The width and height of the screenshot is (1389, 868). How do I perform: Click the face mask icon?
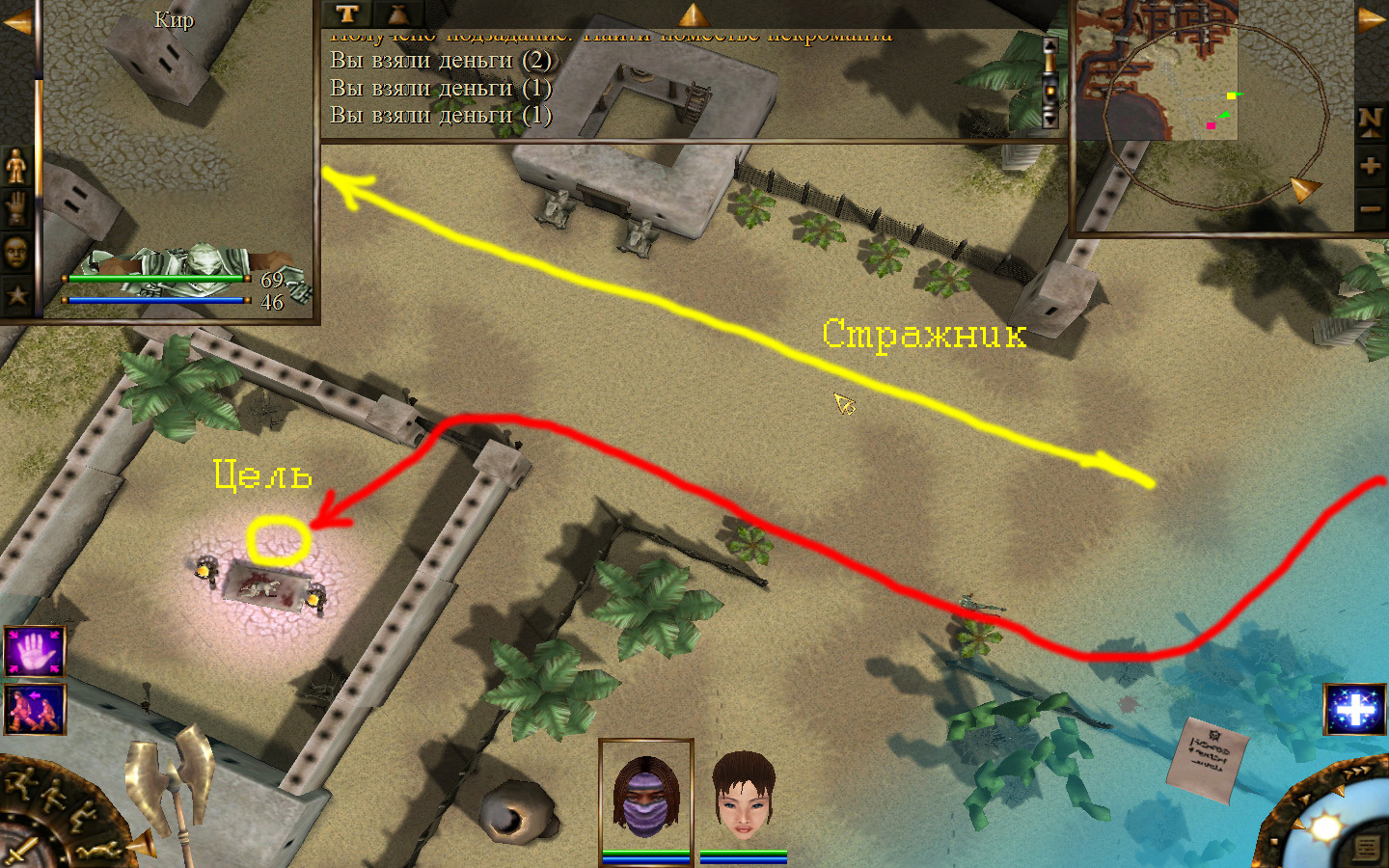tap(16, 252)
